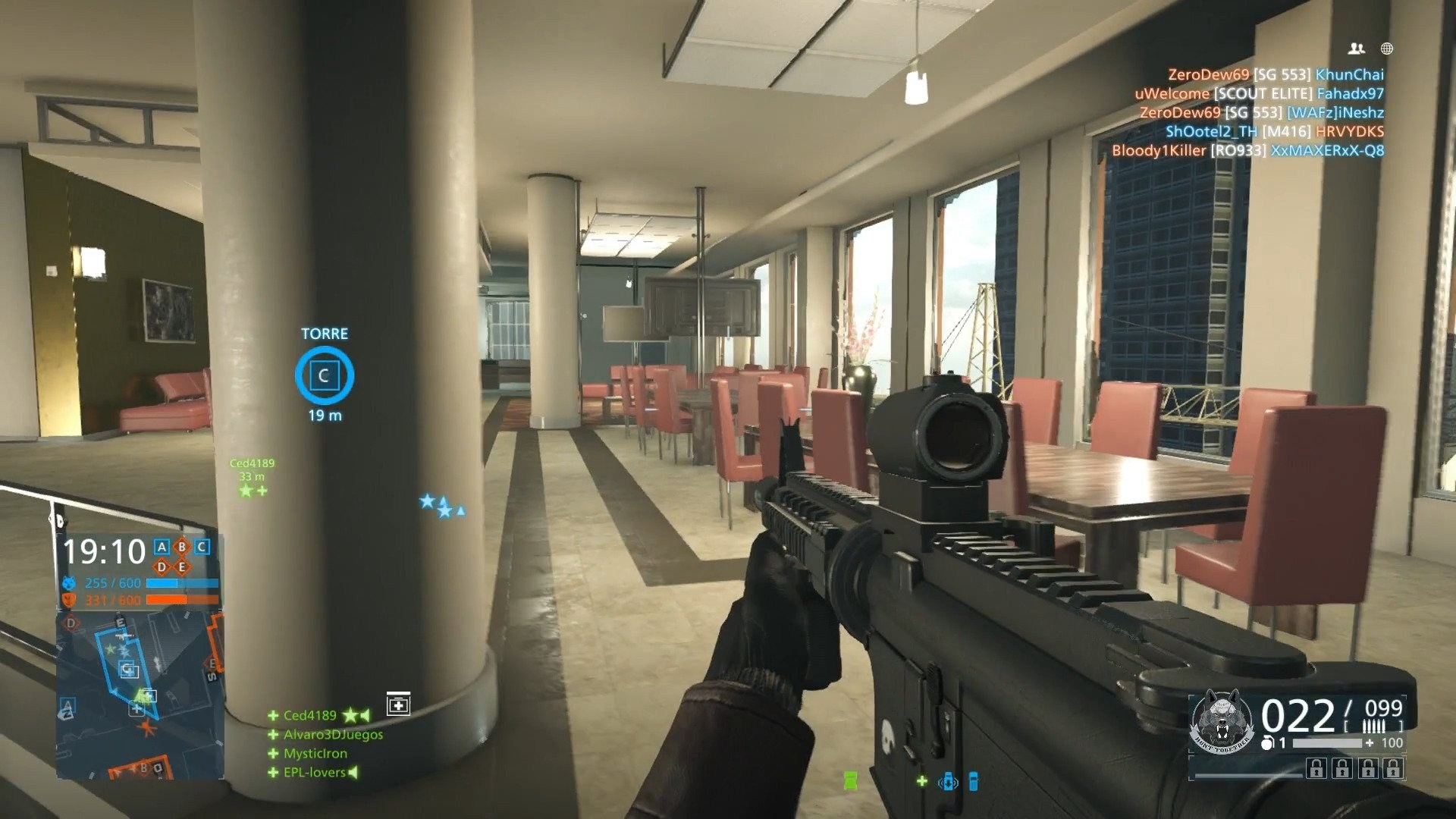Select objective A on the minimap header
Screen dimensions: 1456x819
162,547
